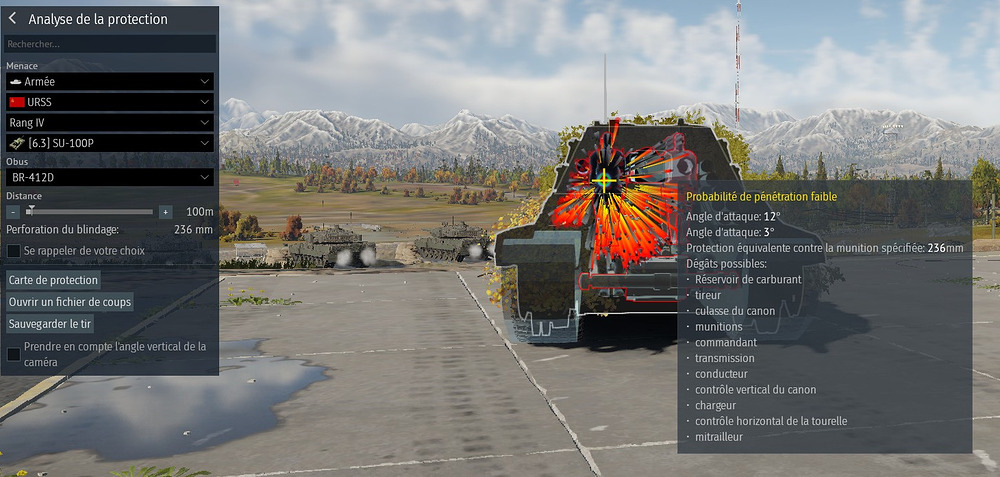Decrease distance with the minus button

coord(12,212)
